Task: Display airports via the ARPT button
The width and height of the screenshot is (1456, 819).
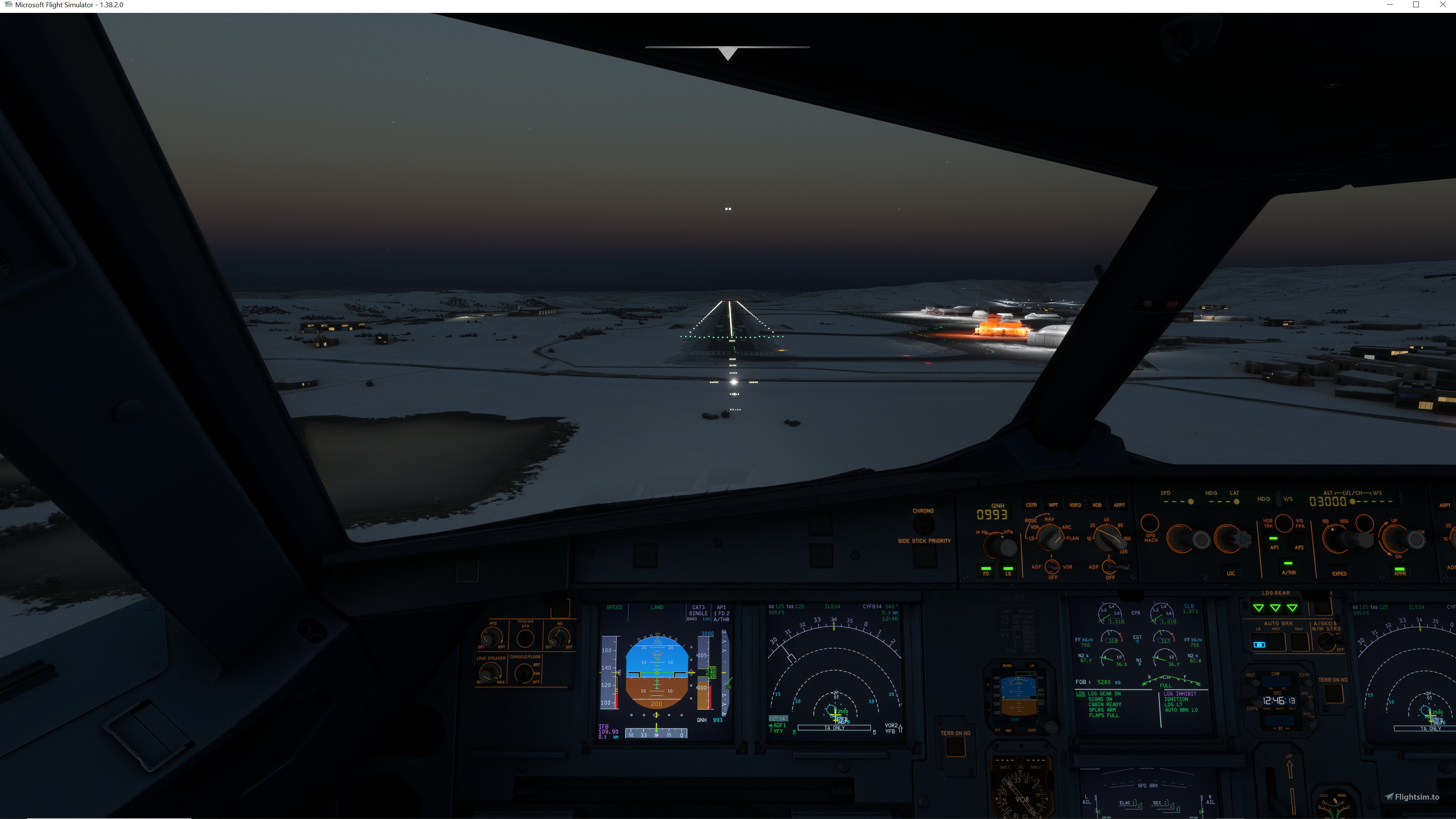Action: (1120, 505)
